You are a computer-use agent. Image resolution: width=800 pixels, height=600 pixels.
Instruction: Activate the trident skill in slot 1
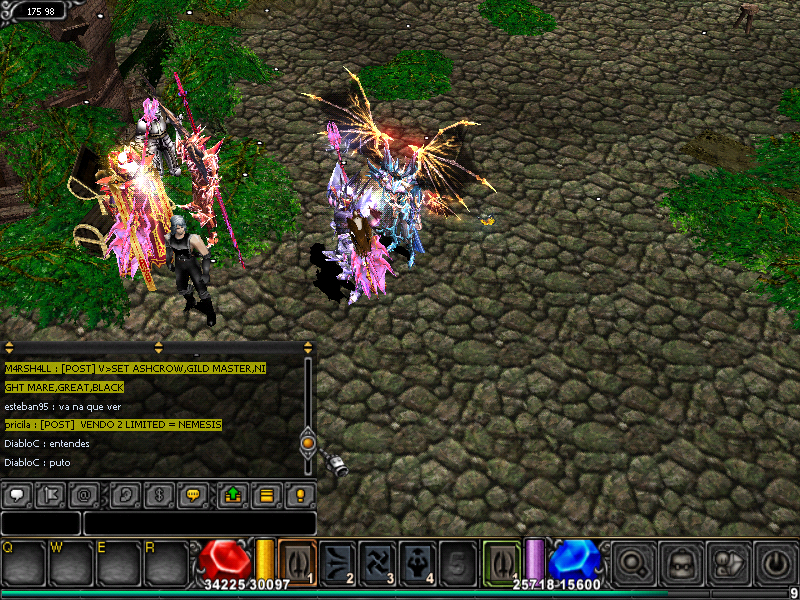297,560
